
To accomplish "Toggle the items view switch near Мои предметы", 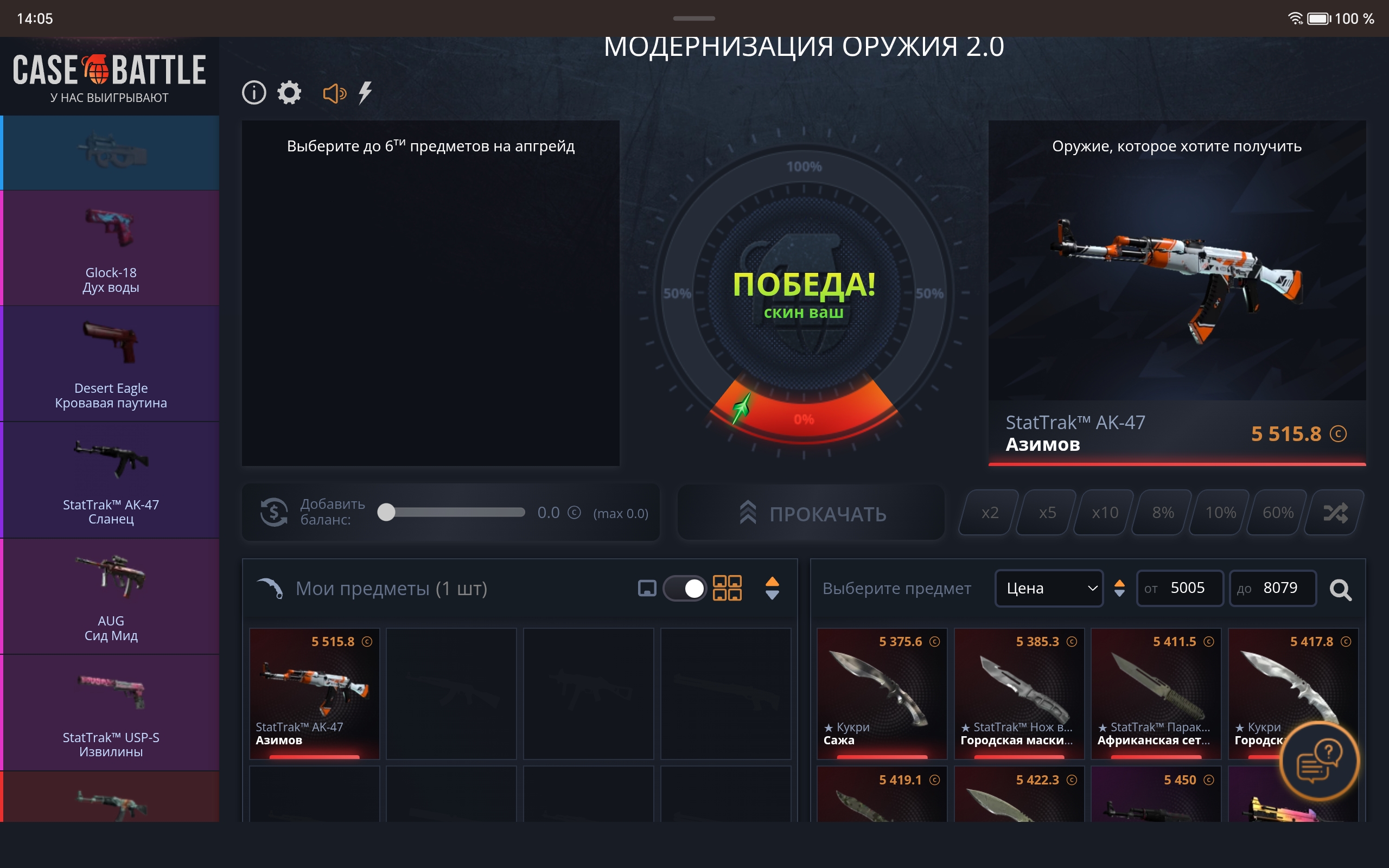I will 686,588.
